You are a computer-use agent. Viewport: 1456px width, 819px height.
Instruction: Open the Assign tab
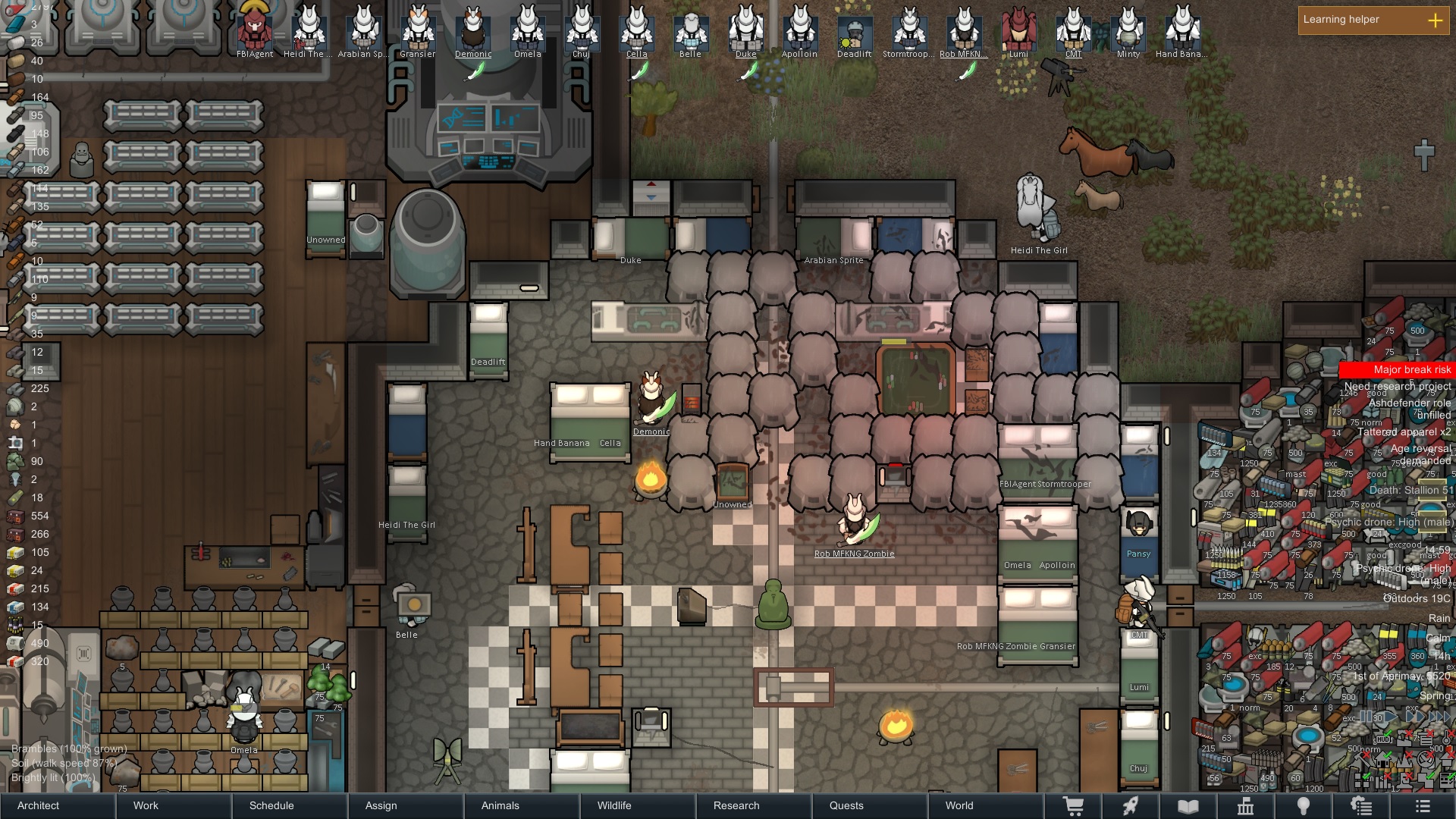pos(381,805)
